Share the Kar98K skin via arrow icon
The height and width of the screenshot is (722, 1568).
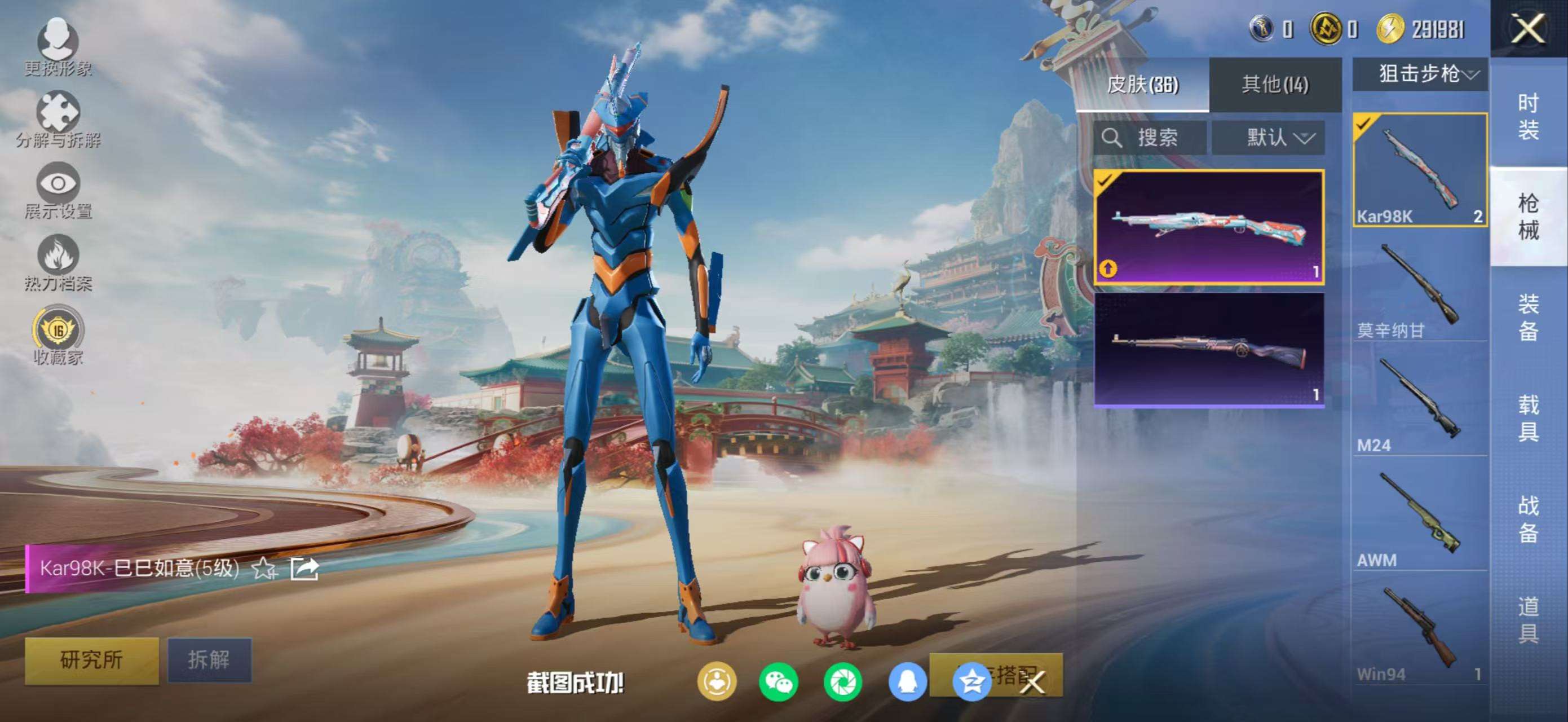pyautogui.click(x=304, y=569)
